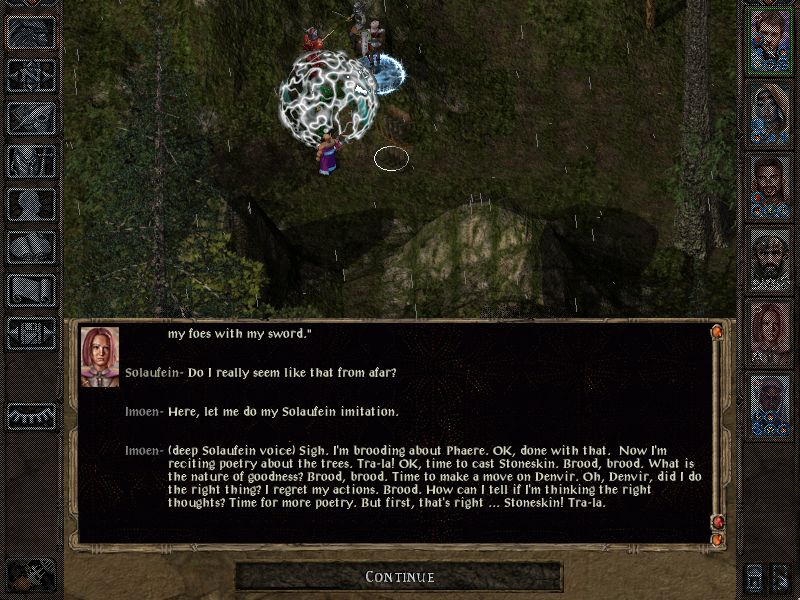Open the mage spellbook
Screen dimensions: 800x600
pos(31,247)
